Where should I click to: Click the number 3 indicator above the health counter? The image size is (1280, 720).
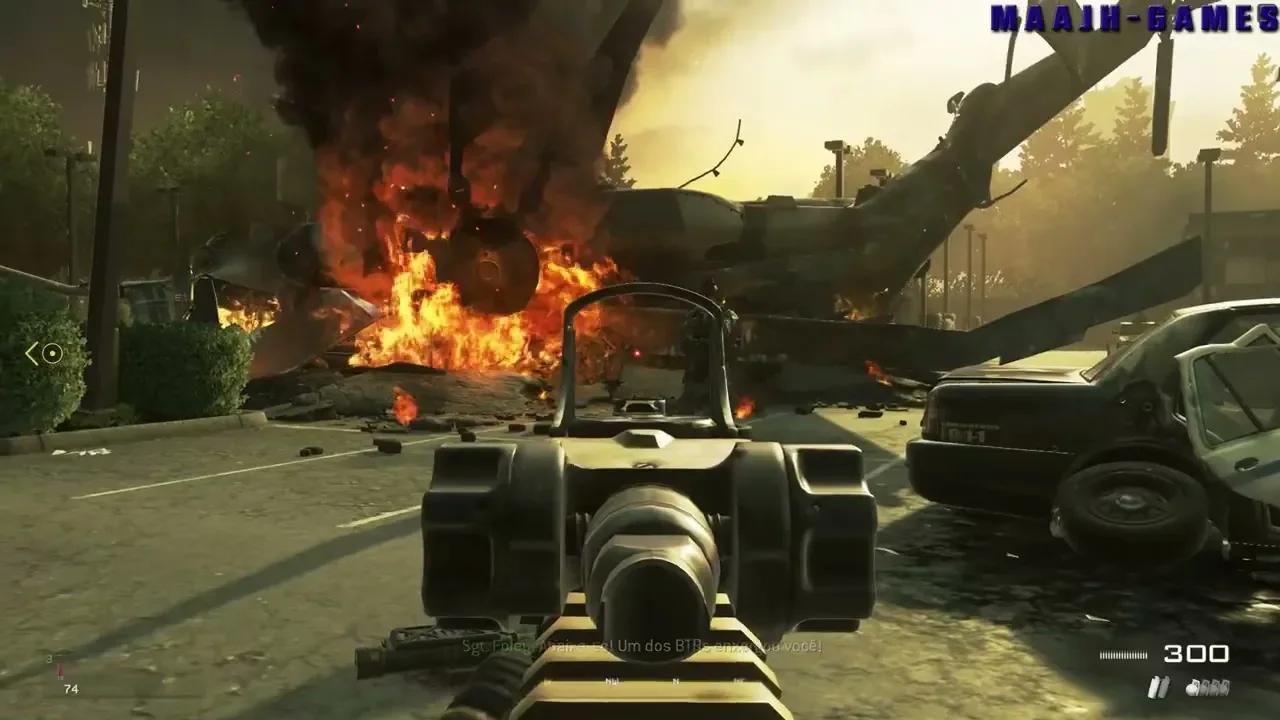pos(49,658)
